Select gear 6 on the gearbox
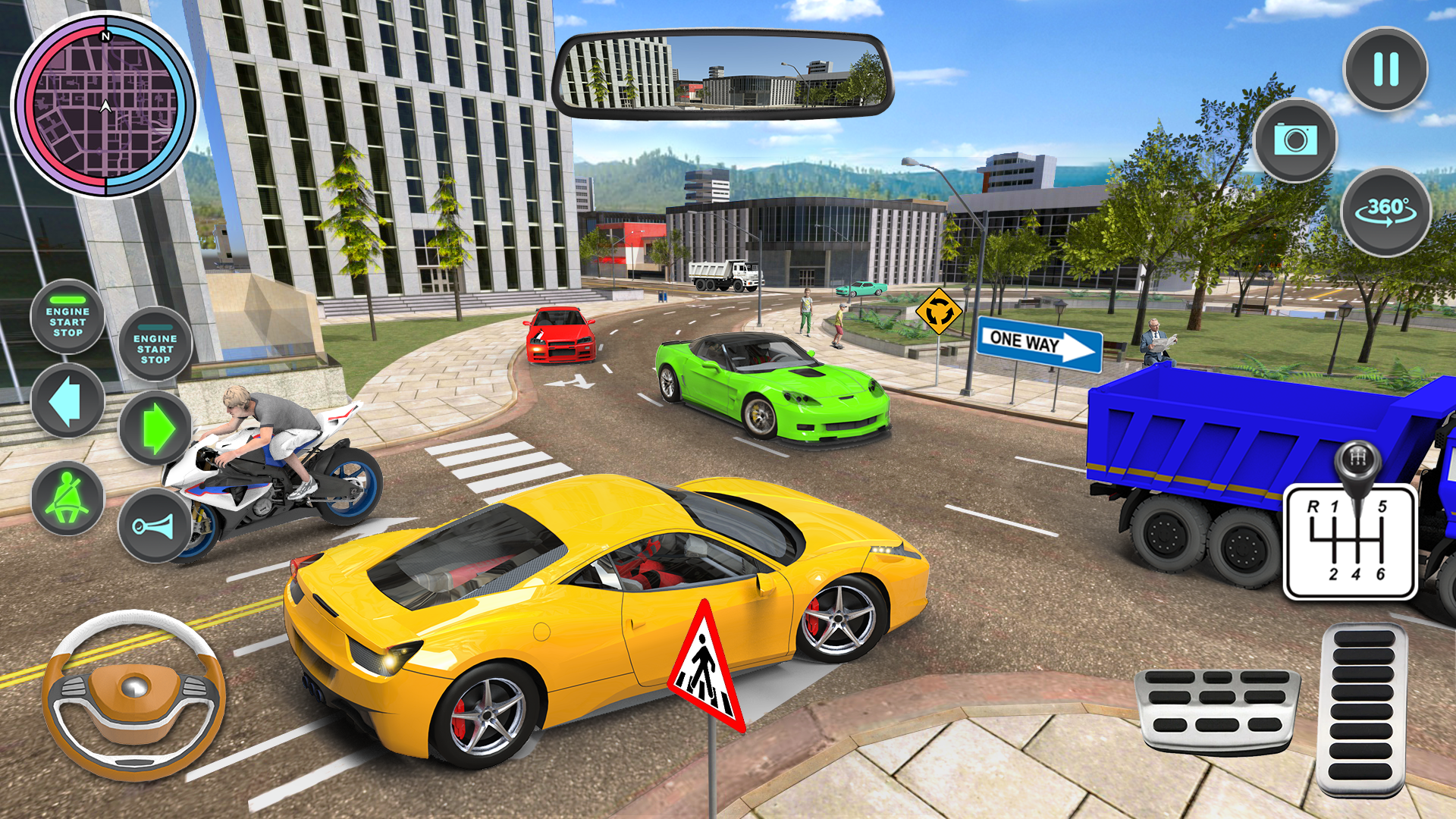Image resolution: width=1456 pixels, height=819 pixels. [1382, 574]
